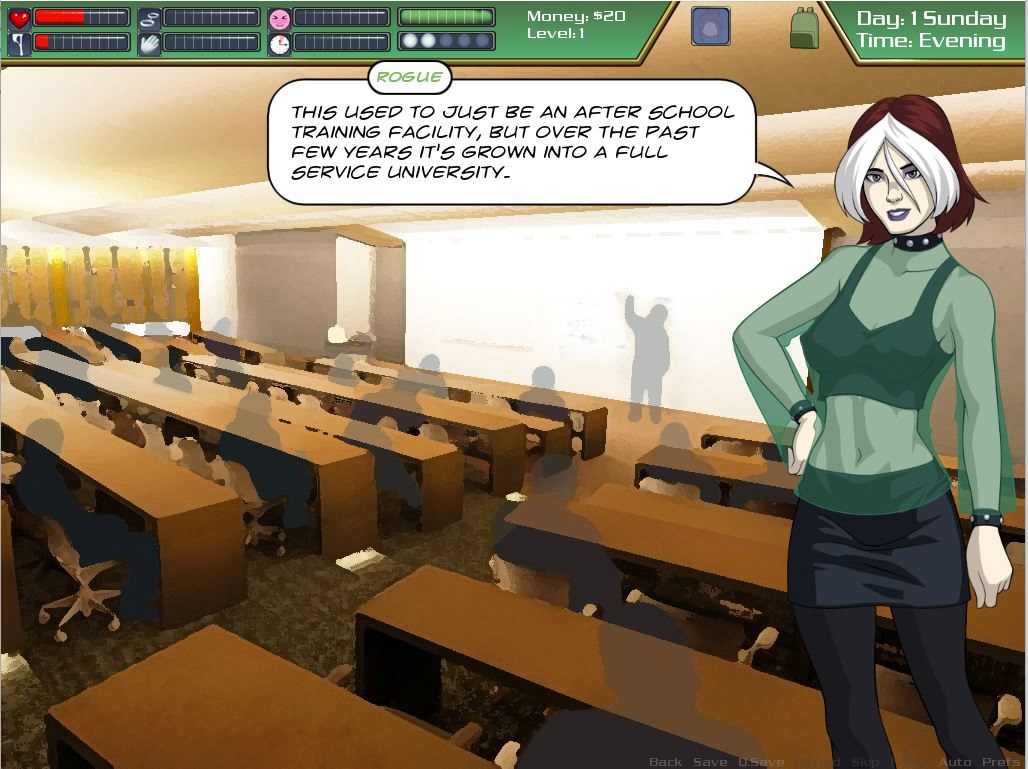The height and width of the screenshot is (769, 1028).
Task: Advance Rogue's dialogue speech bubble
Action: pos(511,142)
